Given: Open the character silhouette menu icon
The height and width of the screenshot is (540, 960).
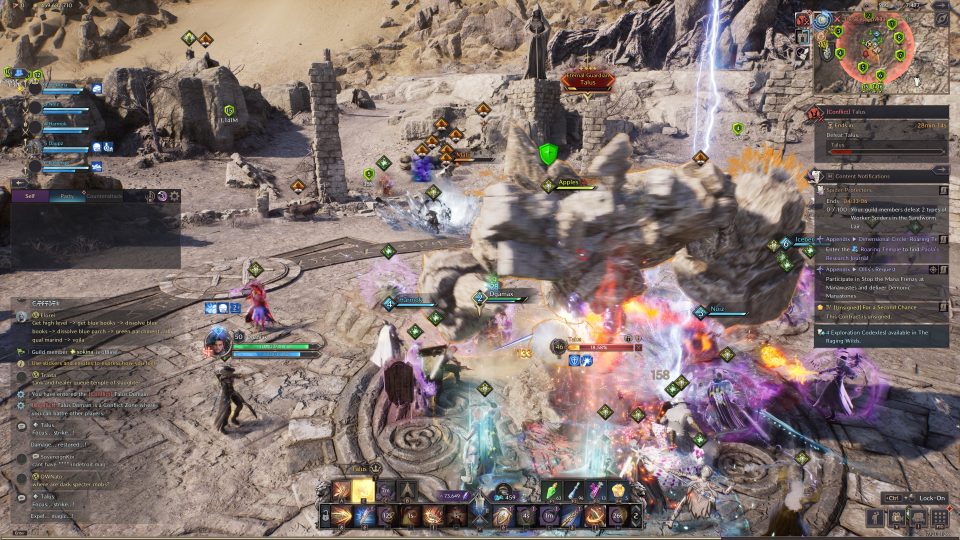Looking at the screenshot, I should click(875, 517).
